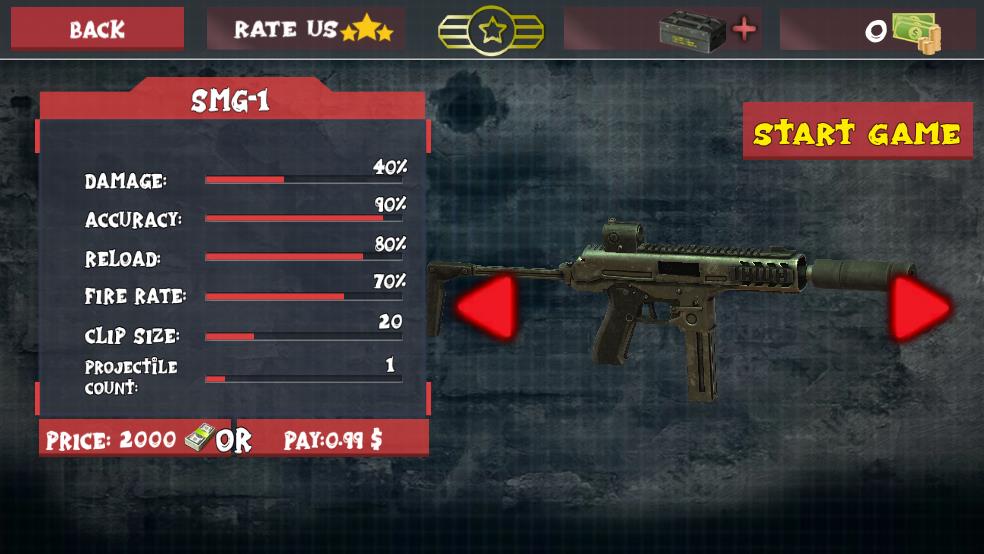Screen dimensions: 984x554
Task: Pay 0.99 $ for the SMG-1
Action: [332, 439]
